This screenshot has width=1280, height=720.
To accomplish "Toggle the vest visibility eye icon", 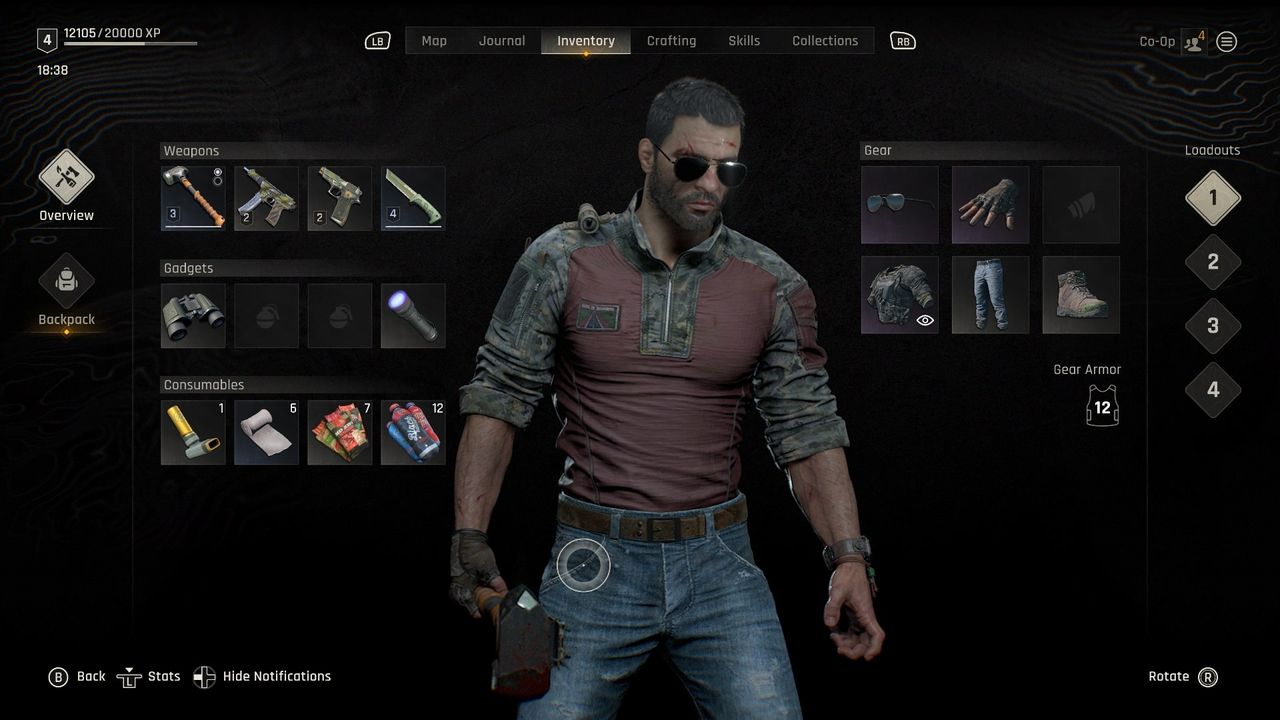I will pos(924,320).
